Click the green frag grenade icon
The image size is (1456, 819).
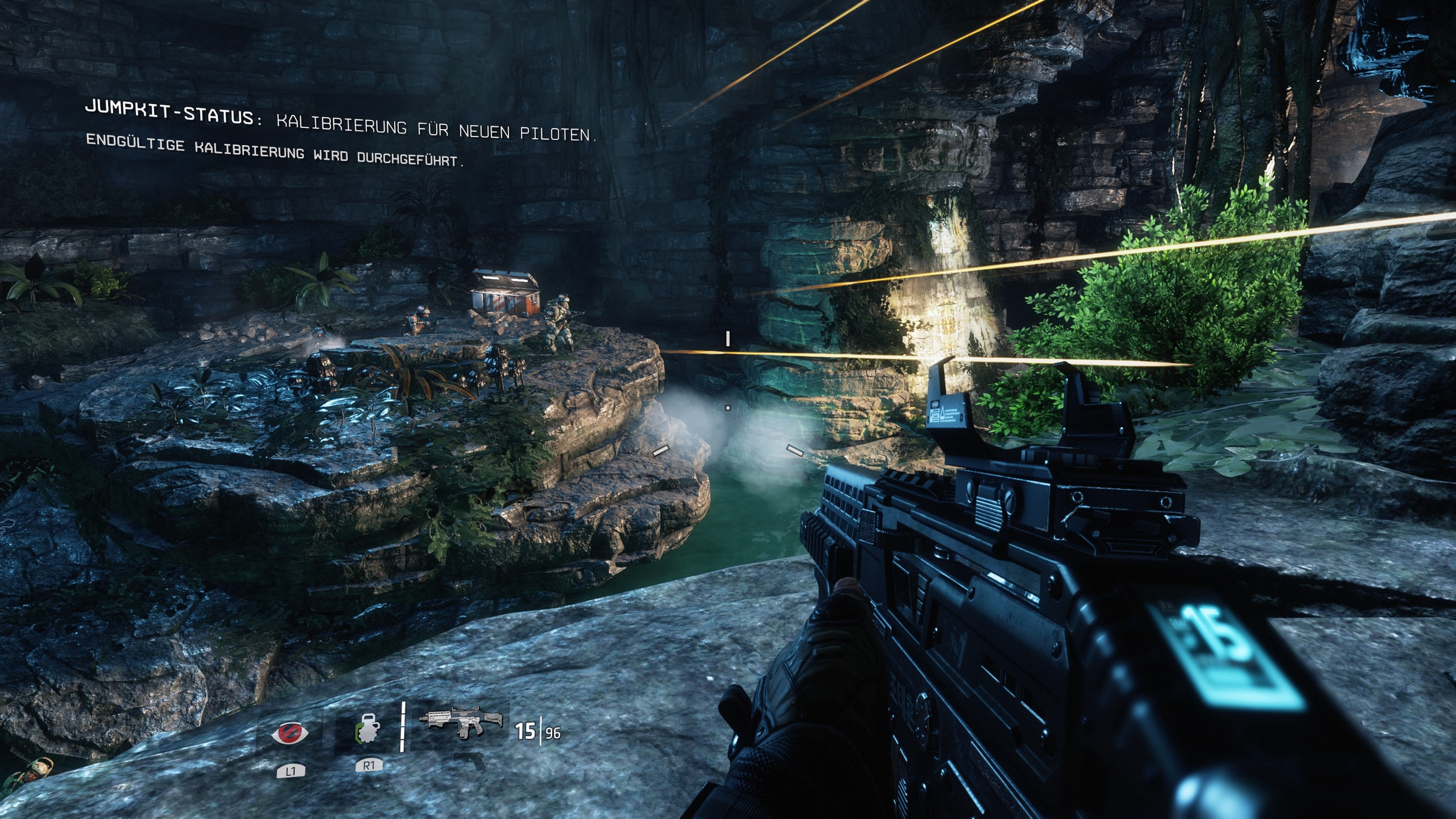[x=368, y=731]
